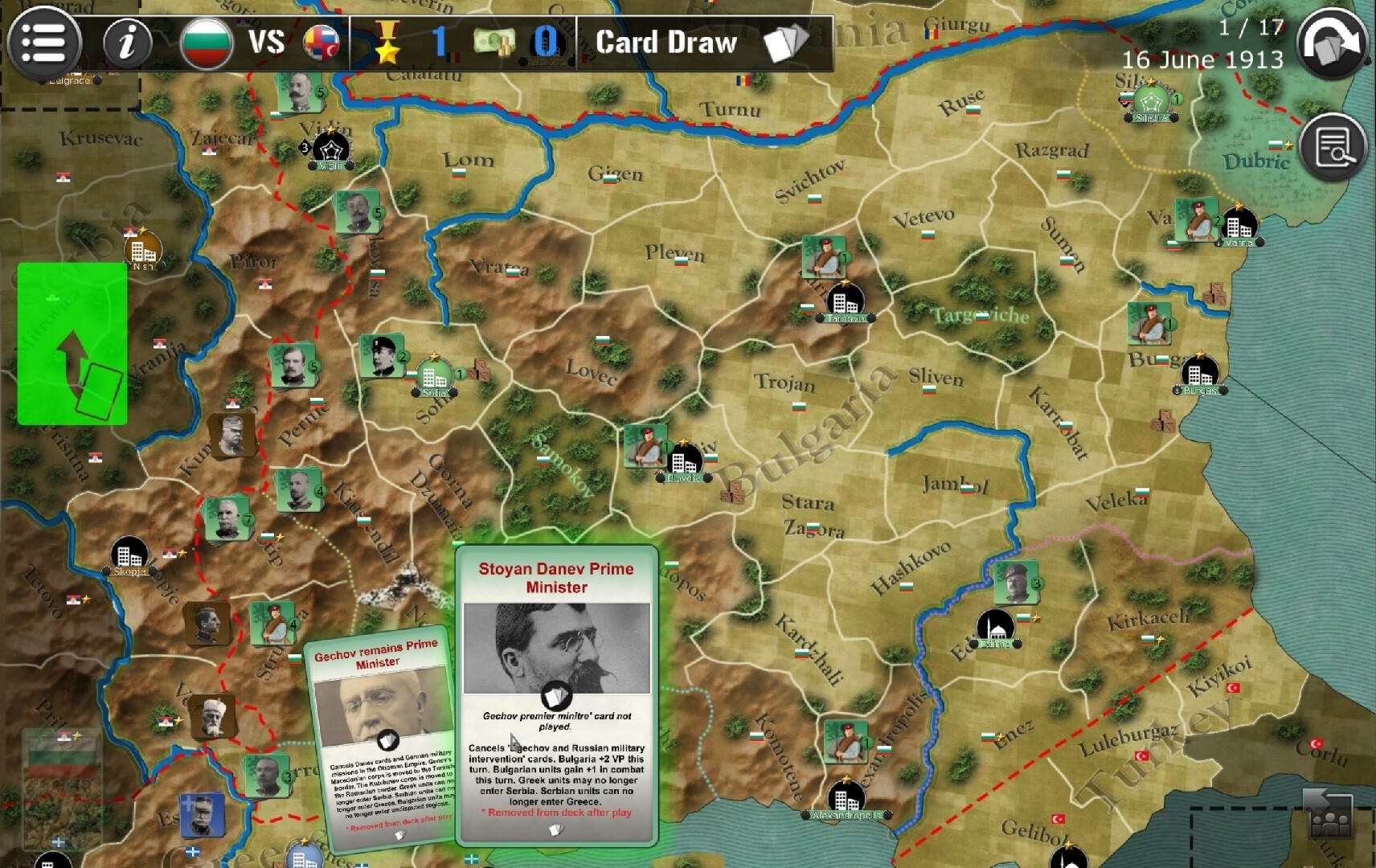The height and width of the screenshot is (868, 1376).
Task: Open the in-game menu via the hamburger icon
Action: tap(44, 42)
